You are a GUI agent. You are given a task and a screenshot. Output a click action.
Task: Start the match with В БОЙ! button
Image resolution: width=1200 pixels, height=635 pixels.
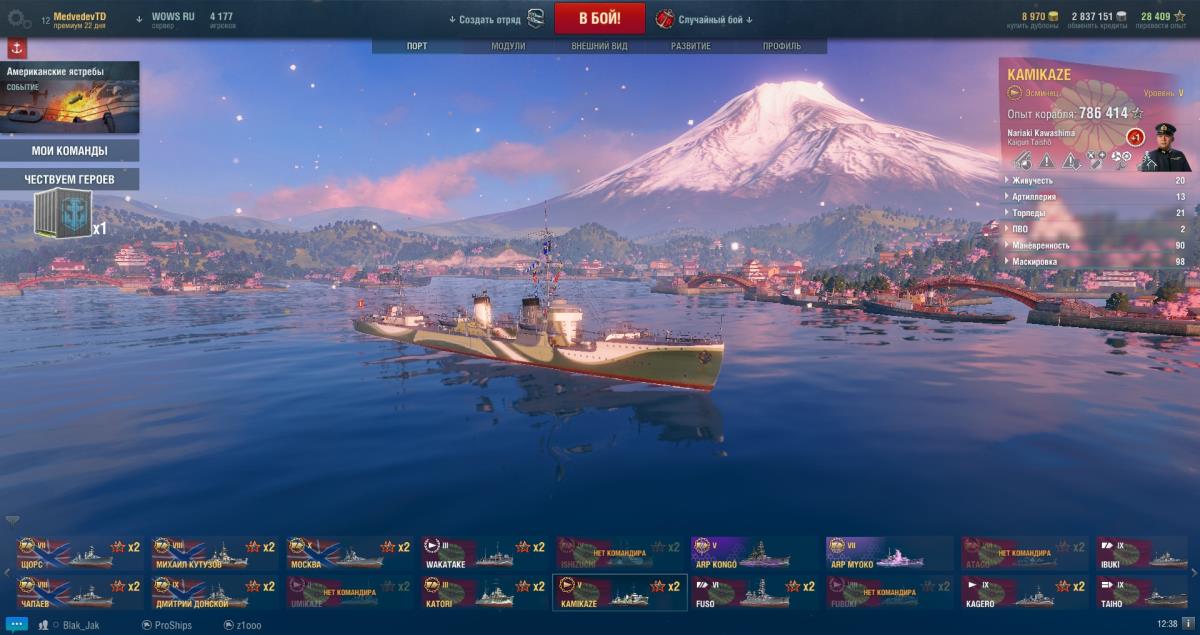click(x=599, y=19)
